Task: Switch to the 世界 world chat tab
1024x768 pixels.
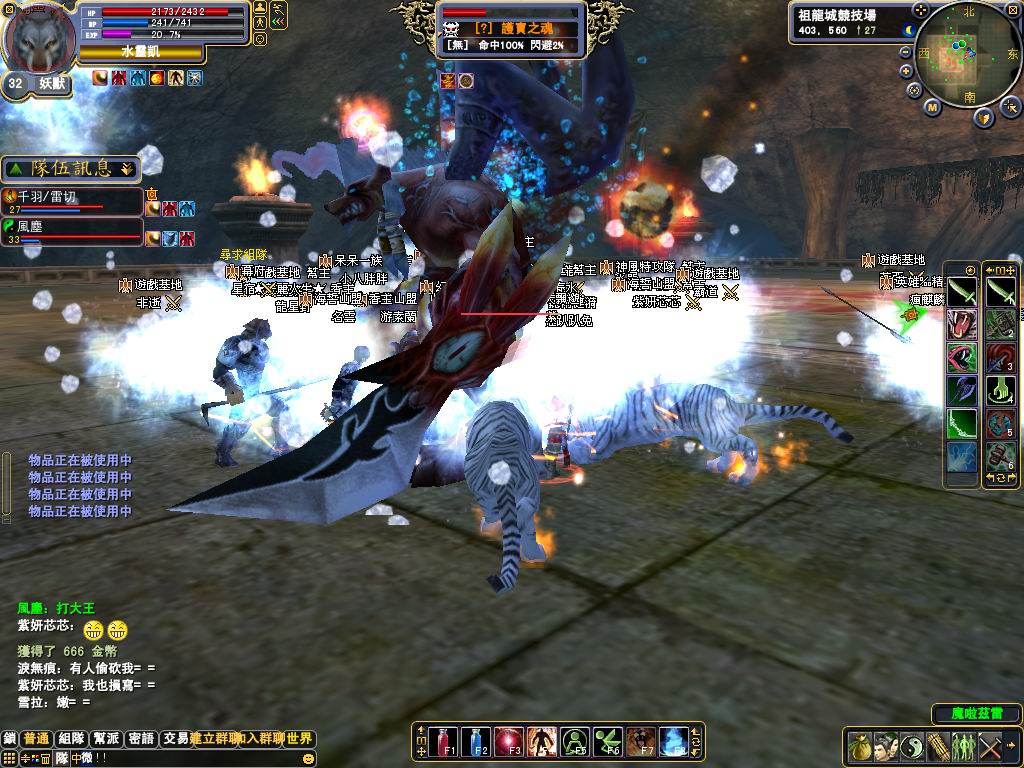Action: 300,739
